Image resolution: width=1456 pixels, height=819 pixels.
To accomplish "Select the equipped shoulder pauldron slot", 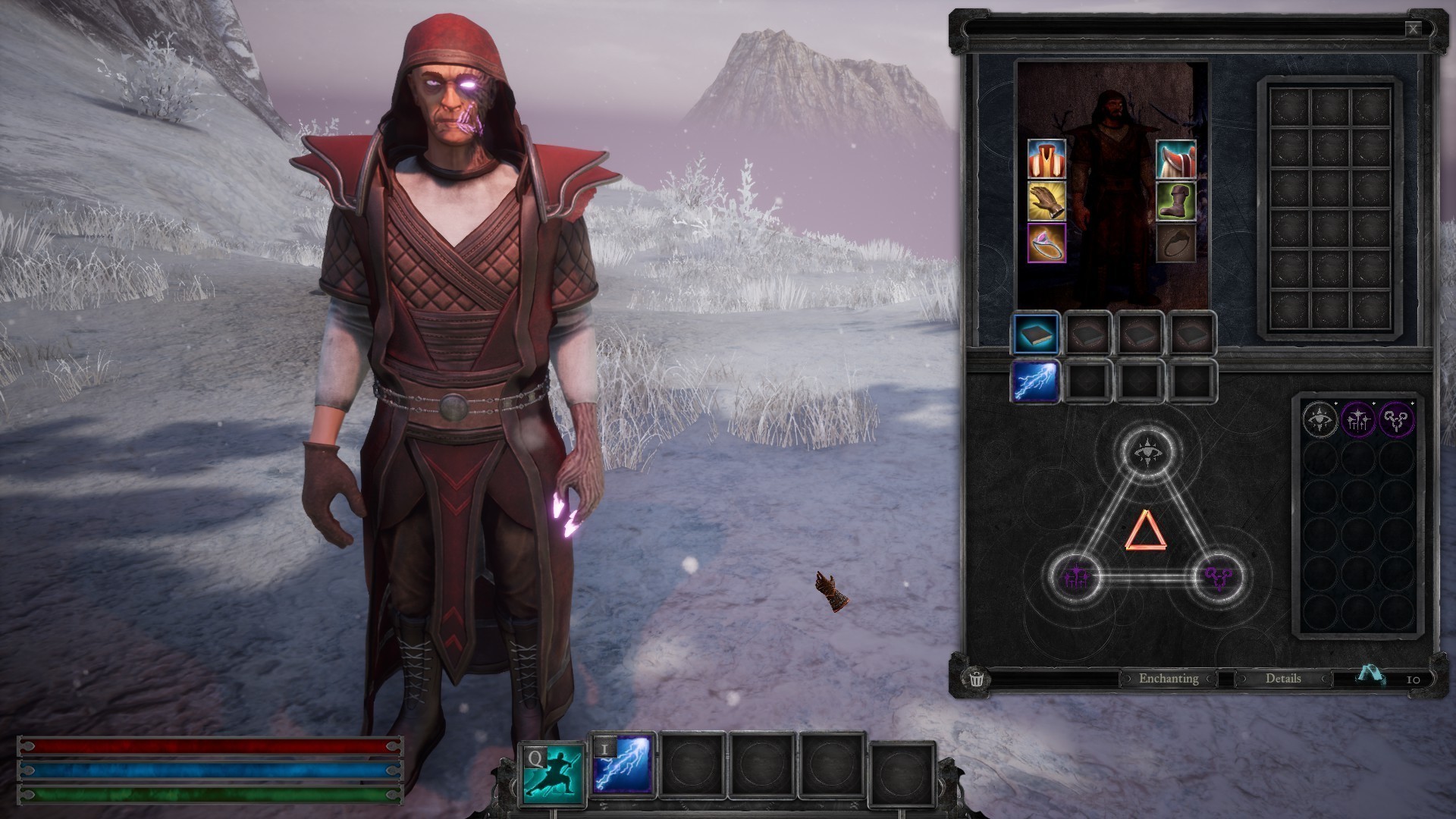I will tap(1175, 158).
